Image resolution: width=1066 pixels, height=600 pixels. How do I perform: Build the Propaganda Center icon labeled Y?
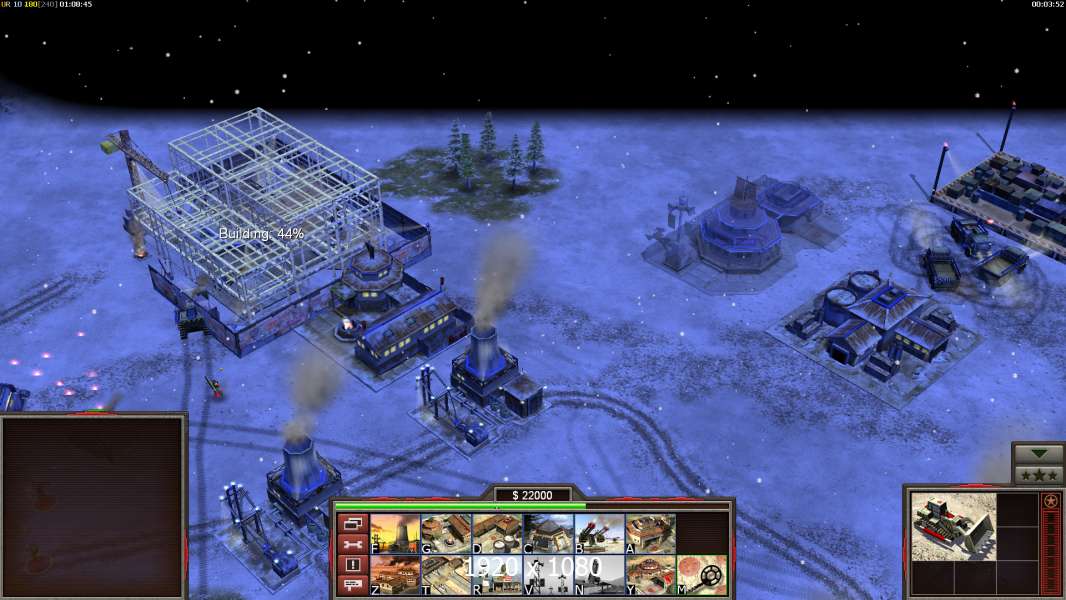click(650, 575)
